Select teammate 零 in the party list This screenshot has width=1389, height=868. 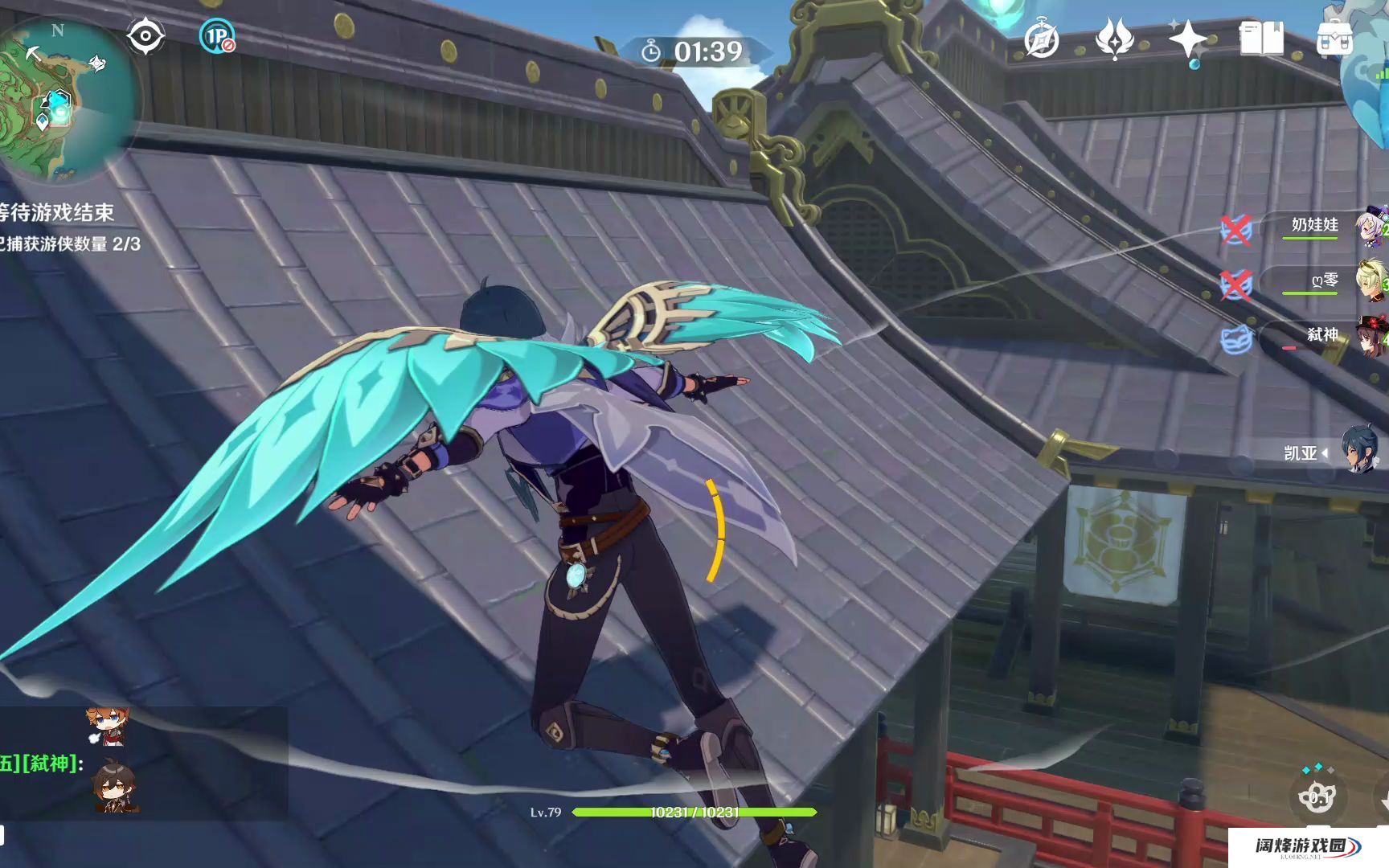pos(1322,281)
